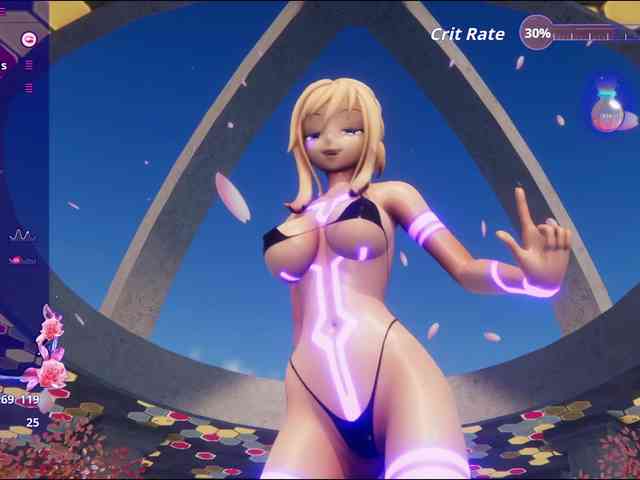This screenshot has width=640, height=480.
Task: Click the round pink icon button
Action: tap(29, 39)
